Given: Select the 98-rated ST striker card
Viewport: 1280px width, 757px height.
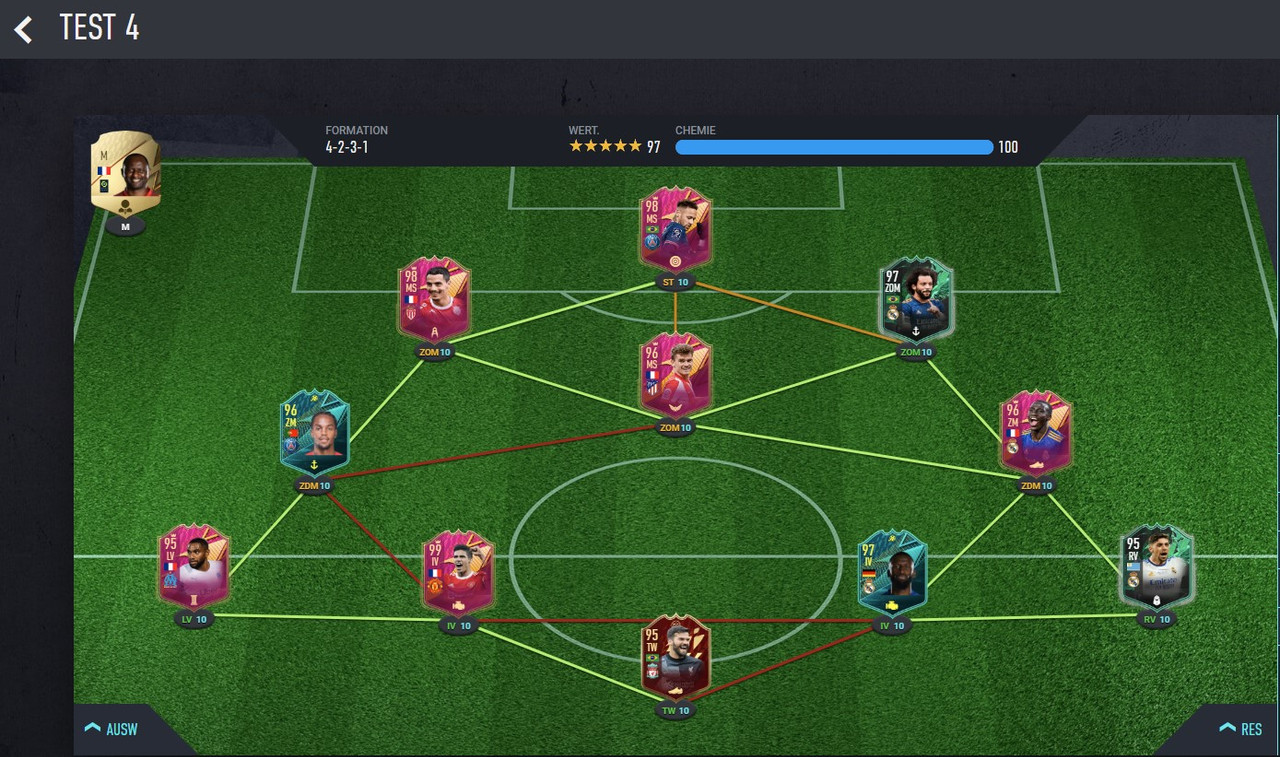Looking at the screenshot, I should 676,229.
